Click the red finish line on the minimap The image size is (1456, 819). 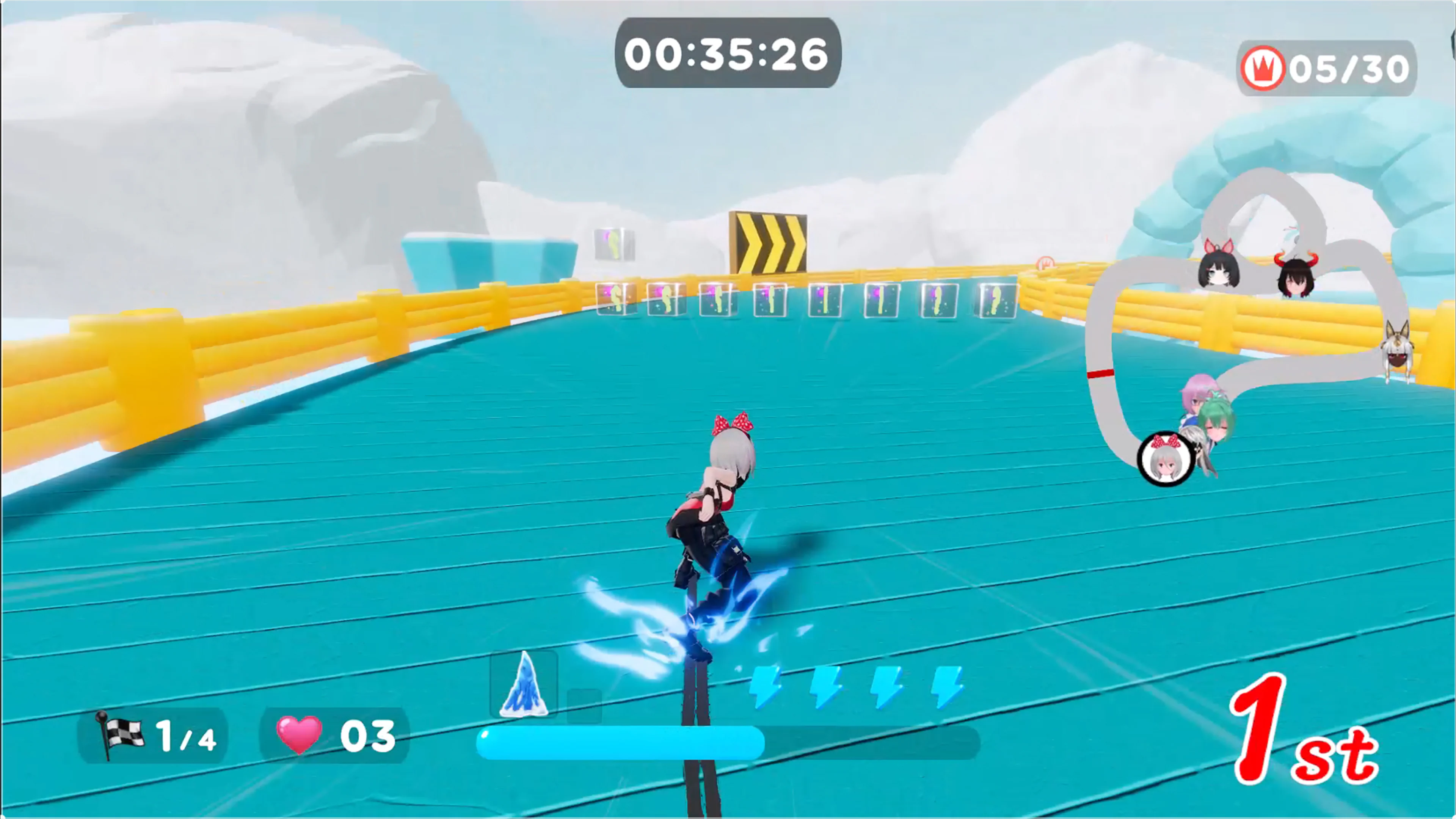click(x=1100, y=373)
